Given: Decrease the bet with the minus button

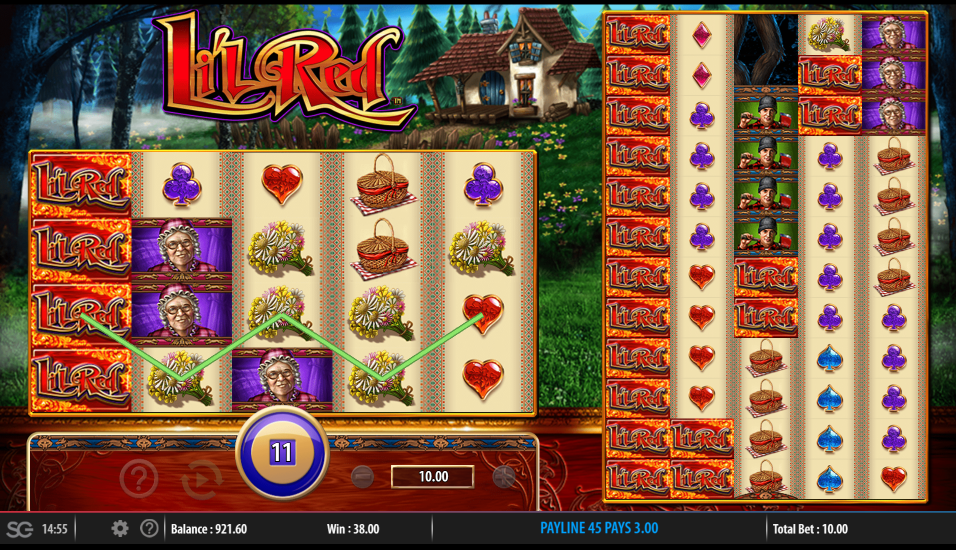Looking at the screenshot, I should click(x=363, y=477).
